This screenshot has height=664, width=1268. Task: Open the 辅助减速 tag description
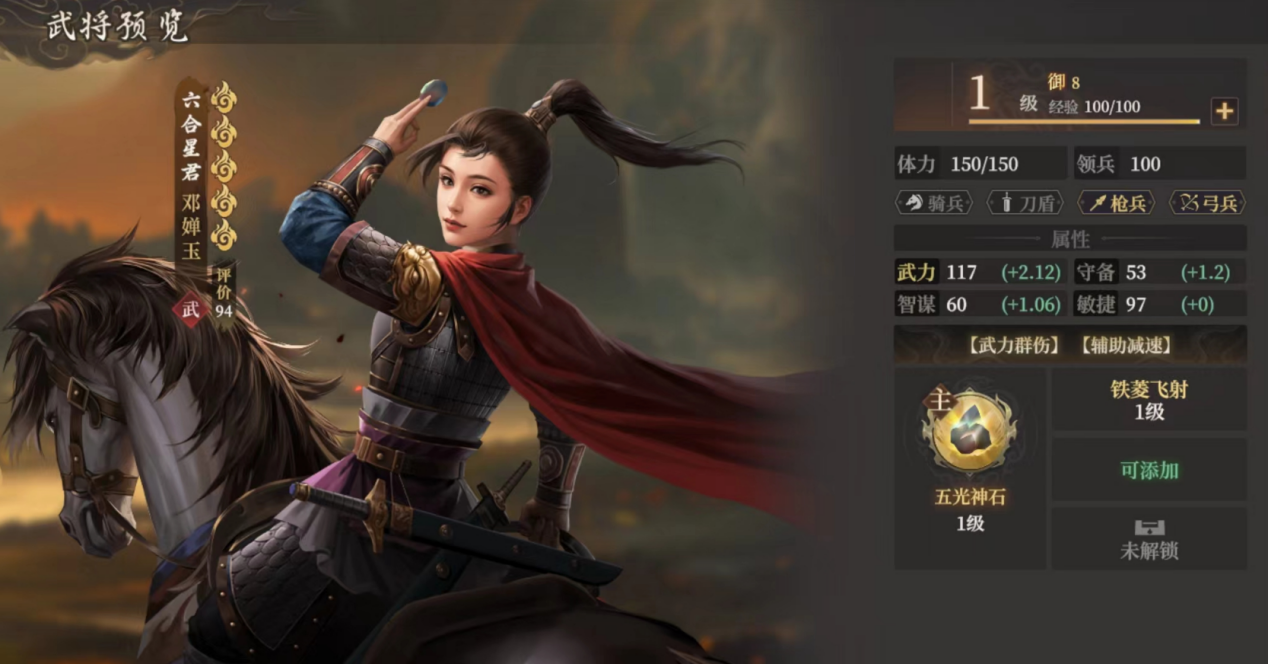(x=1126, y=346)
